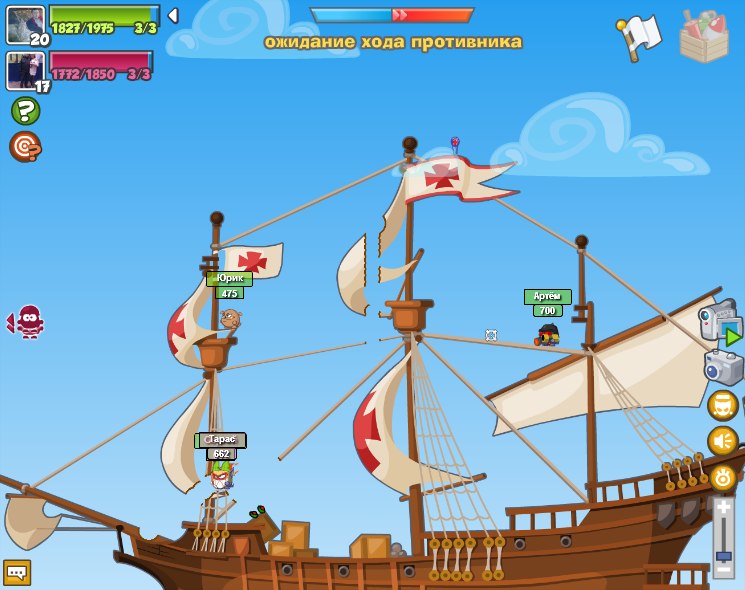Open the chat speech bubble button
Screen dimensions: 745x590
(17, 572)
